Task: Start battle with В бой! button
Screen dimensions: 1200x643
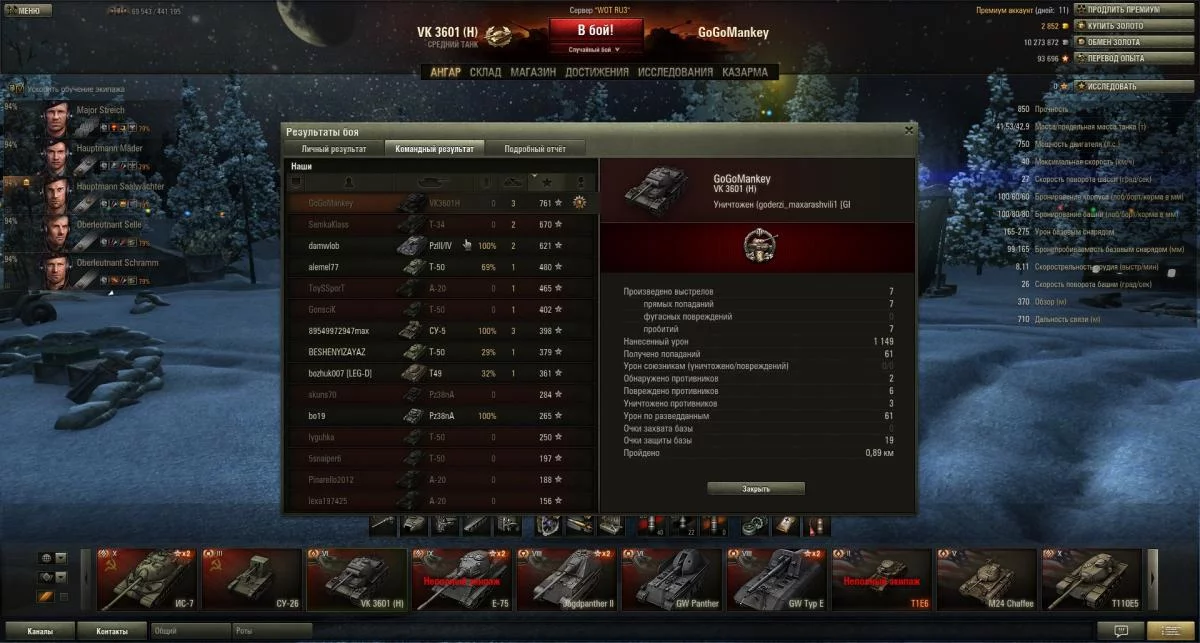Action: pos(595,31)
